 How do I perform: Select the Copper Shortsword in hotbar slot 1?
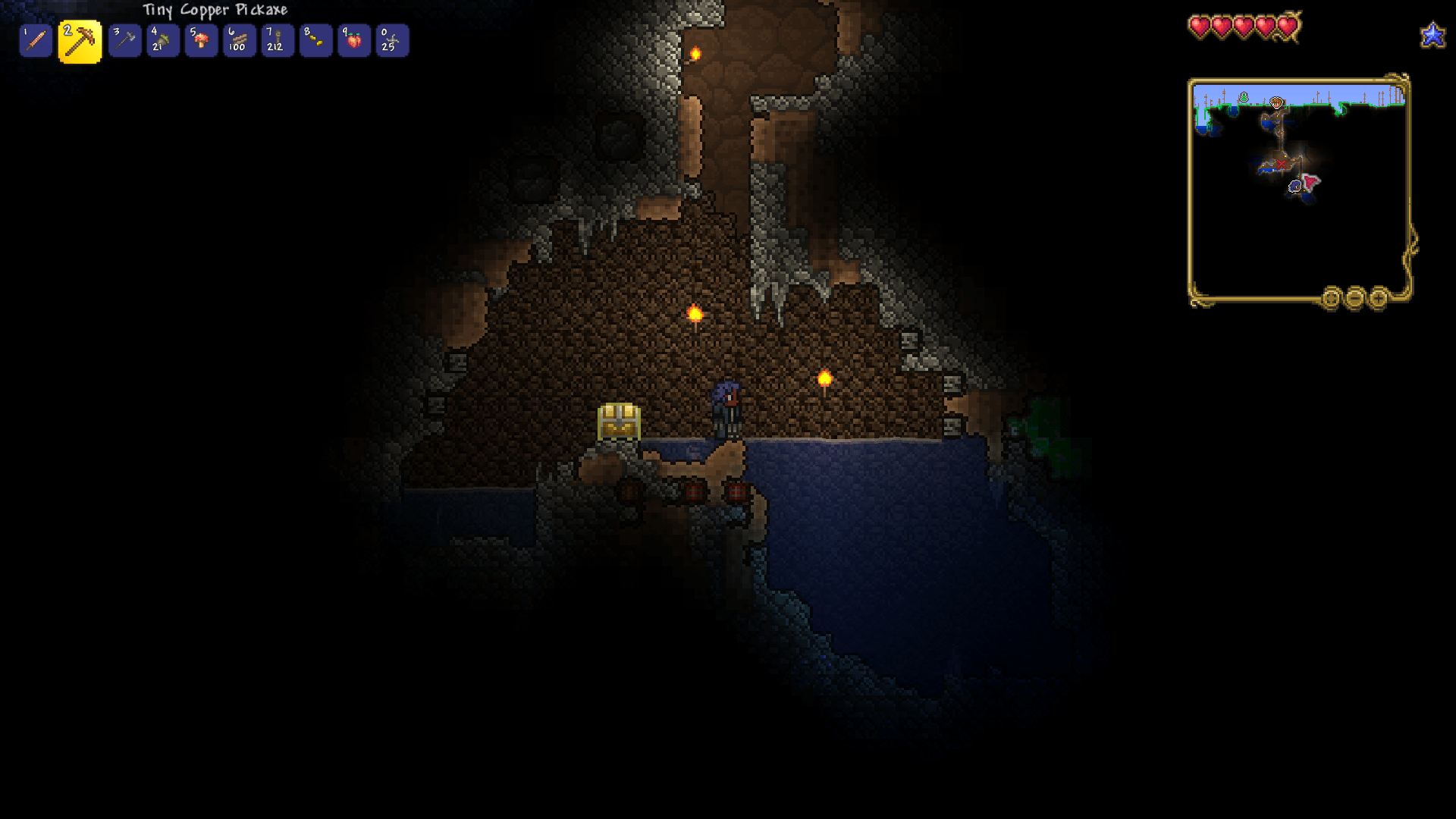pyautogui.click(x=36, y=41)
